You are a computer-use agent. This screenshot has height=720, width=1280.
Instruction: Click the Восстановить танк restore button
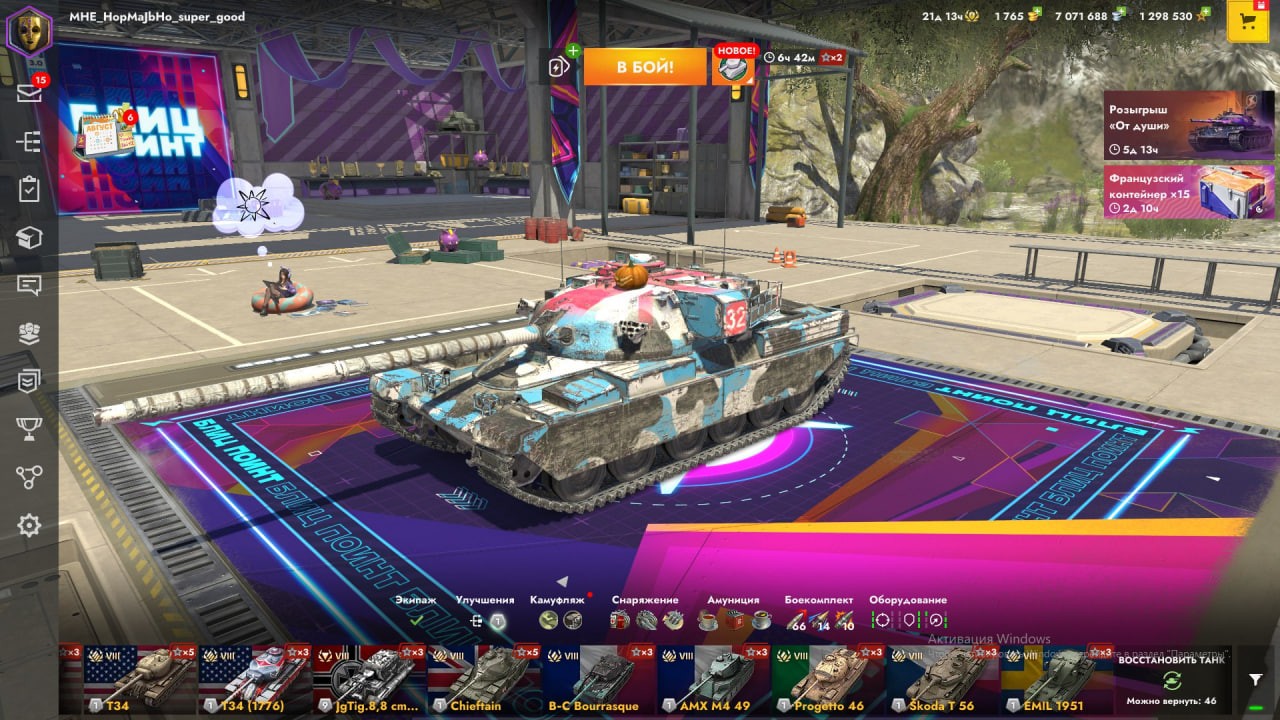tap(1171, 680)
